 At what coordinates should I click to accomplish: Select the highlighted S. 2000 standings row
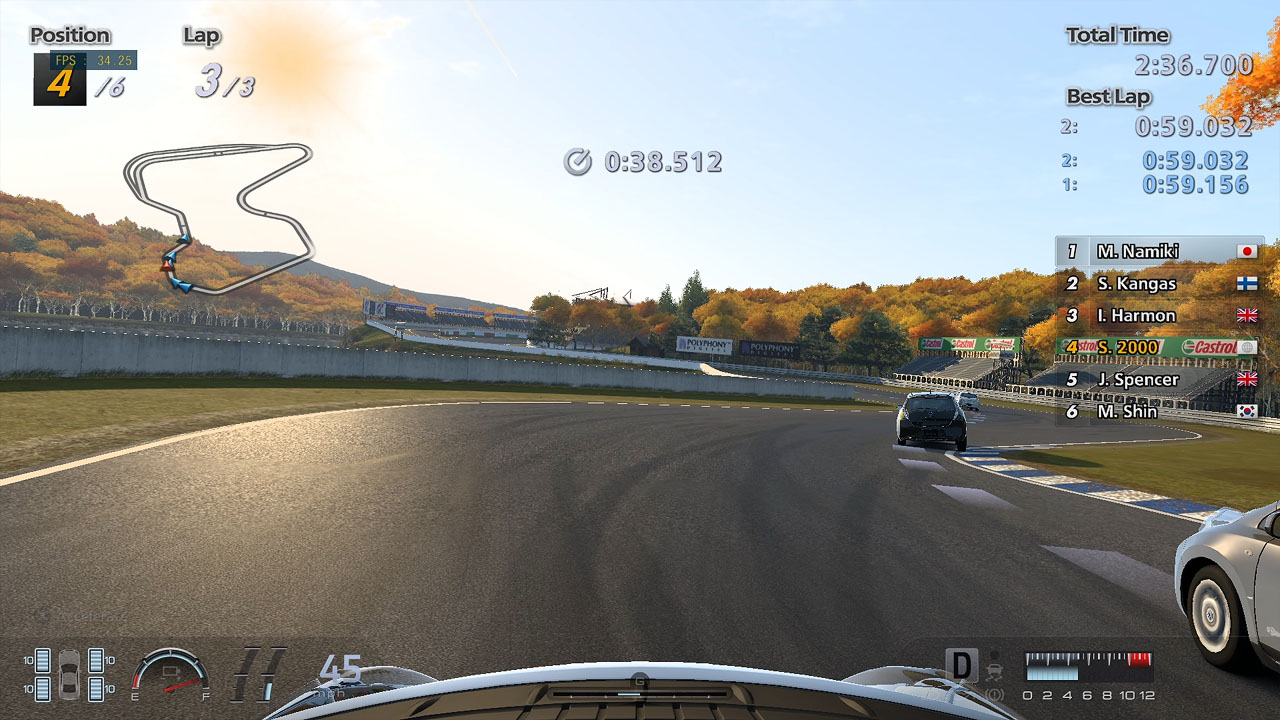(1159, 347)
